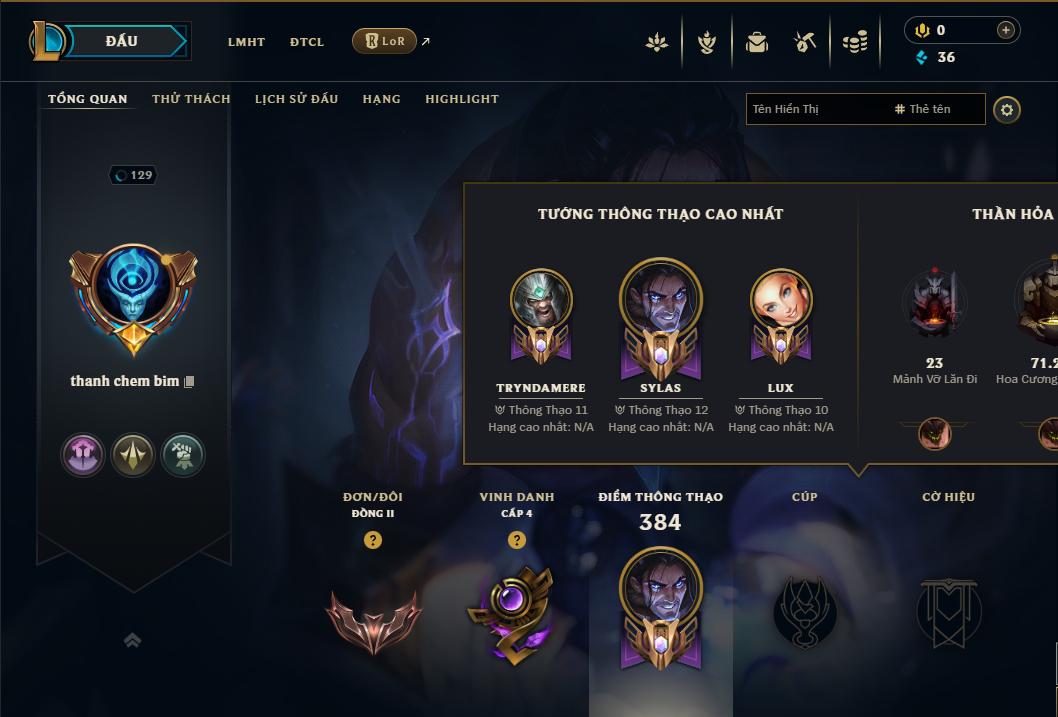Select the Tryndamere mastery portrait
Viewport: 1058px width, 717px height.
[541, 301]
